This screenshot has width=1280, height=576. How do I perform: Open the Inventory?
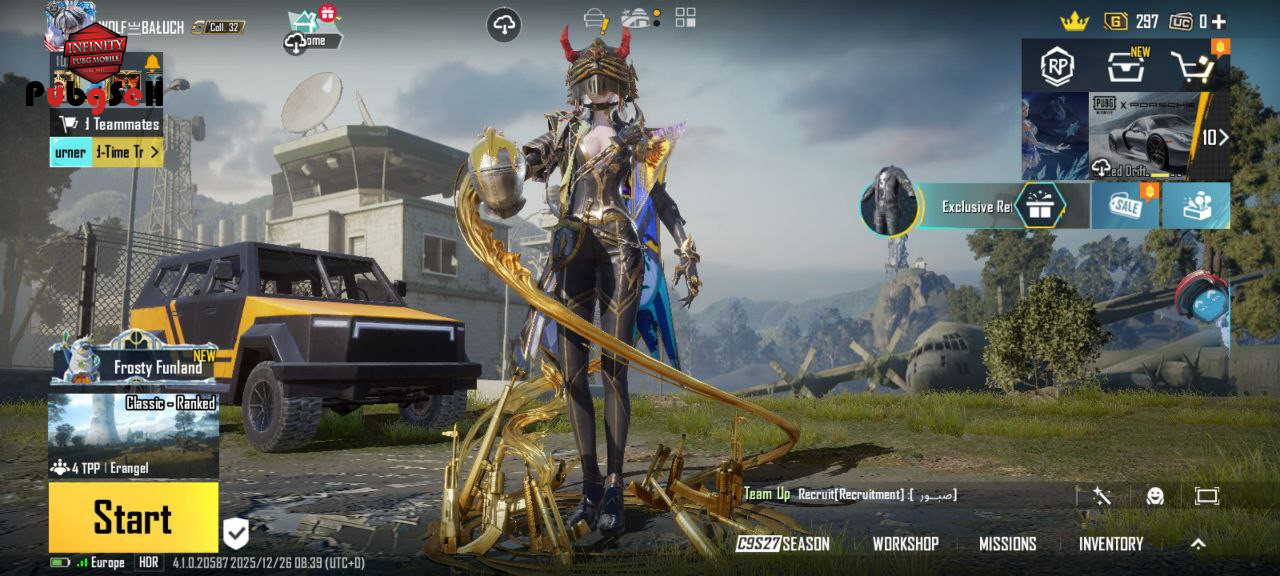(x=1110, y=544)
